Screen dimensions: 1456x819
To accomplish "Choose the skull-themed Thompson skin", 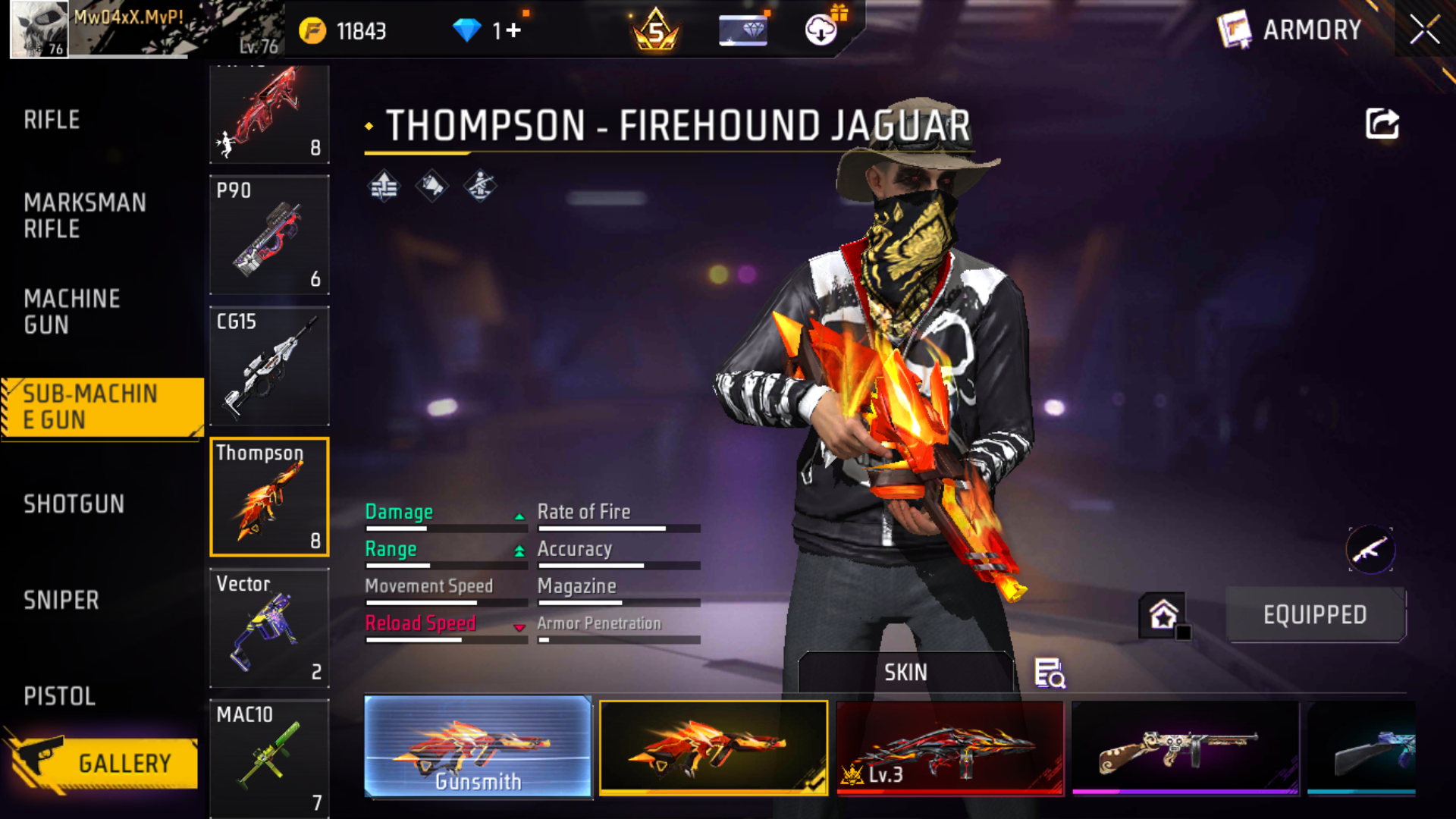I will (1185, 747).
